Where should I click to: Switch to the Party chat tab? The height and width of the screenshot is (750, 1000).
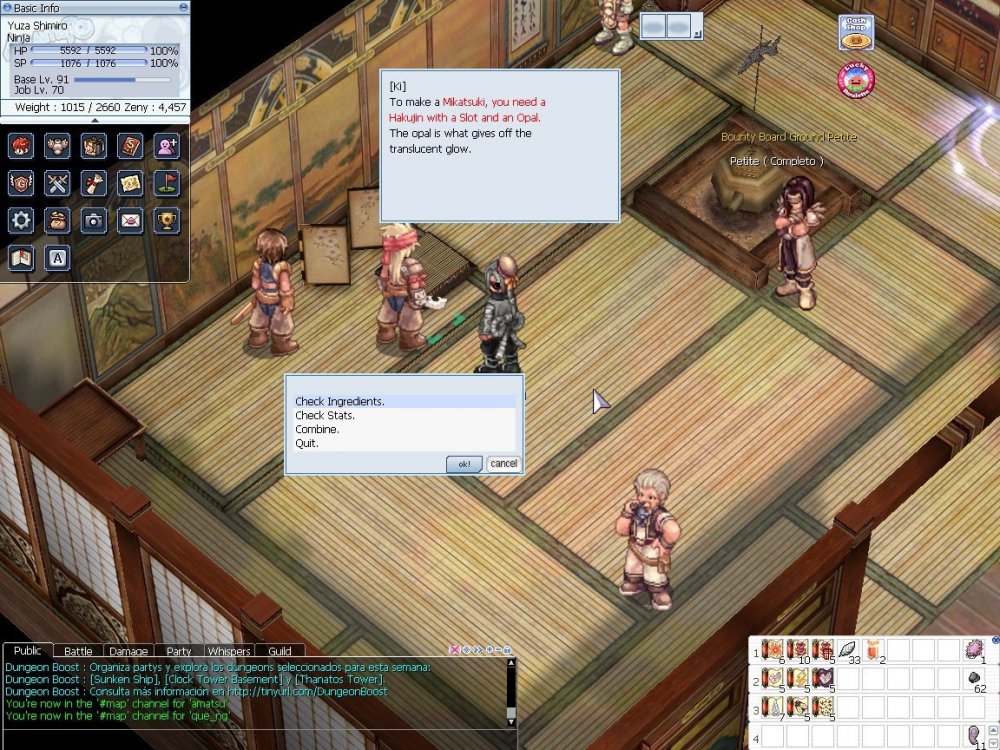click(x=179, y=652)
